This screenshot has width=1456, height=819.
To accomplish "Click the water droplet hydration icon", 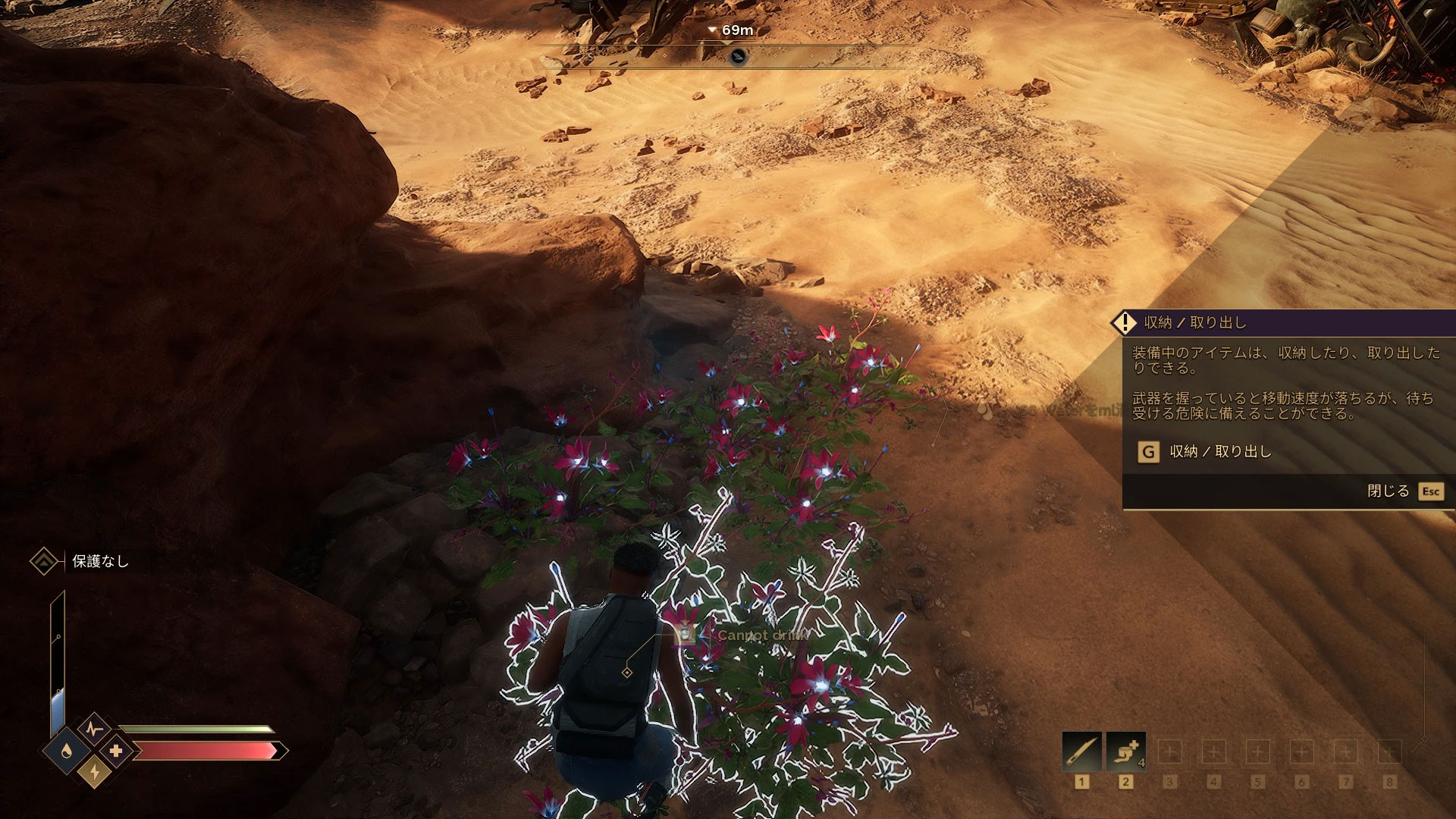I will (x=67, y=751).
